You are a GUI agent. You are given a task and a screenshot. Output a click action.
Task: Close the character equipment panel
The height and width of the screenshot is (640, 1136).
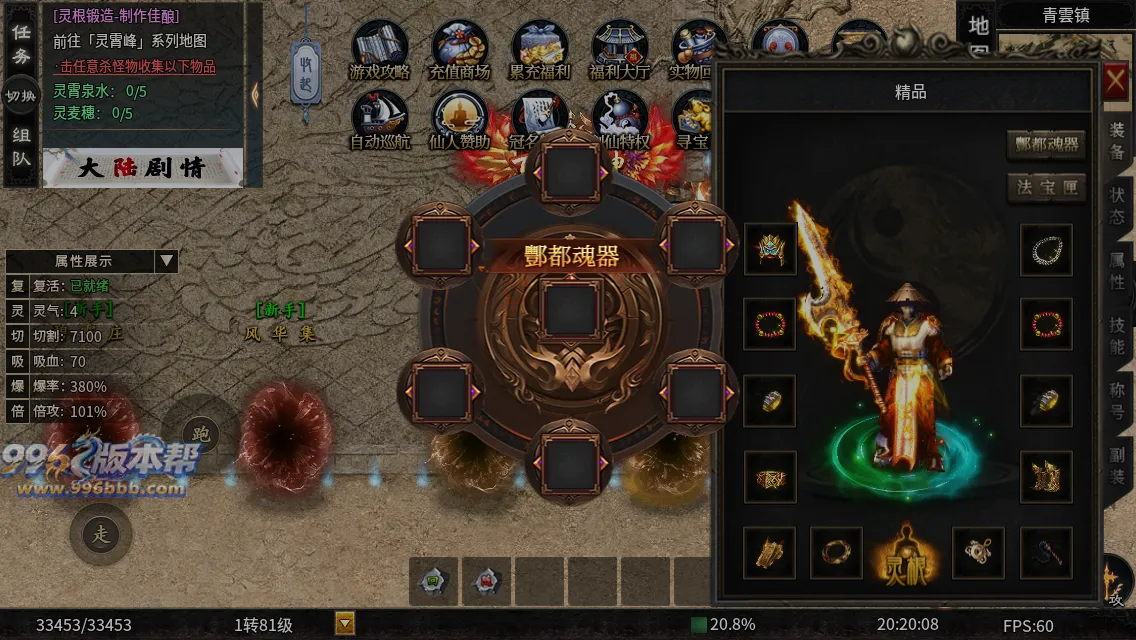coord(1116,83)
